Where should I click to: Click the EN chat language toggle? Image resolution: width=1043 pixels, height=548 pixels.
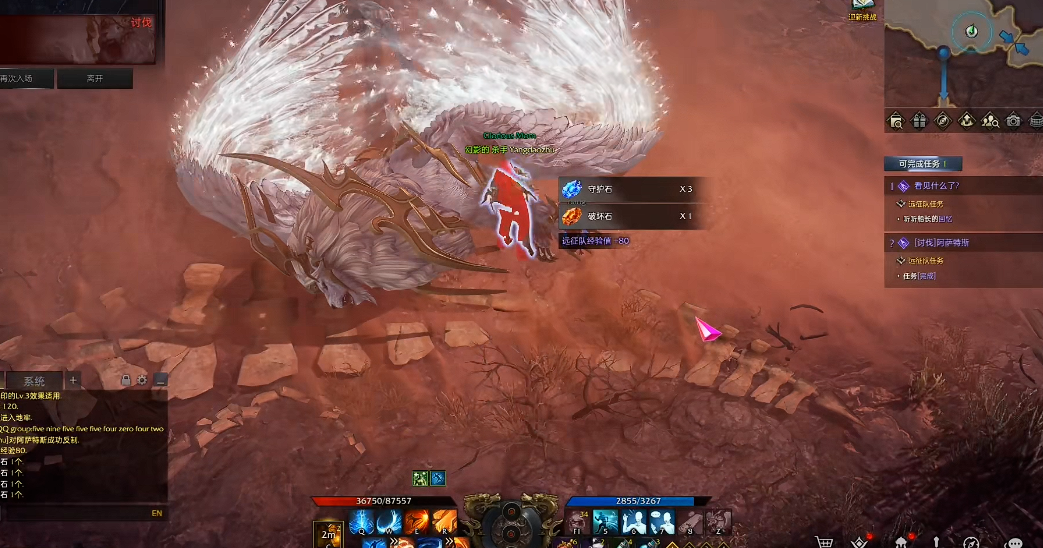tap(156, 513)
